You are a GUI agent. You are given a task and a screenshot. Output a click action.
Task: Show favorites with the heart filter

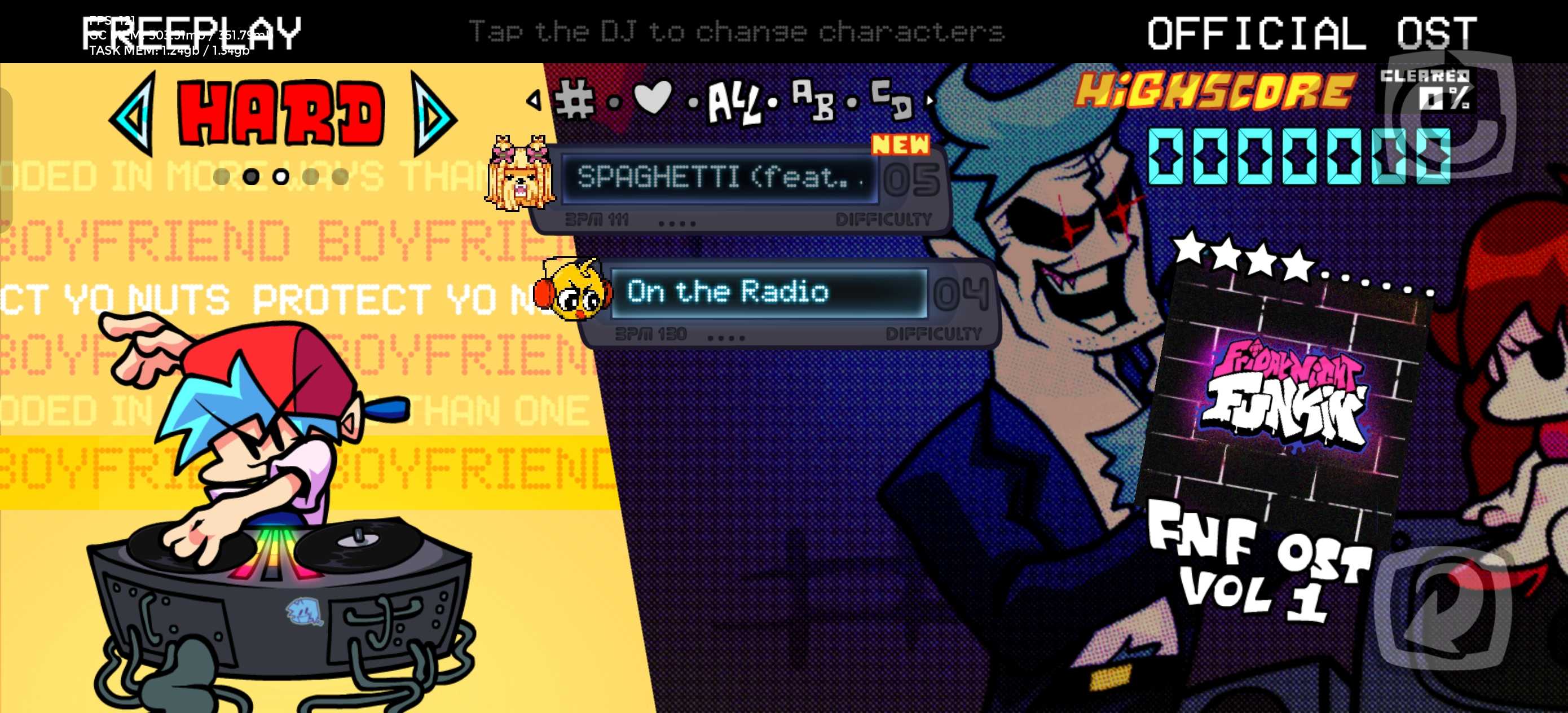pyautogui.click(x=653, y=98)
